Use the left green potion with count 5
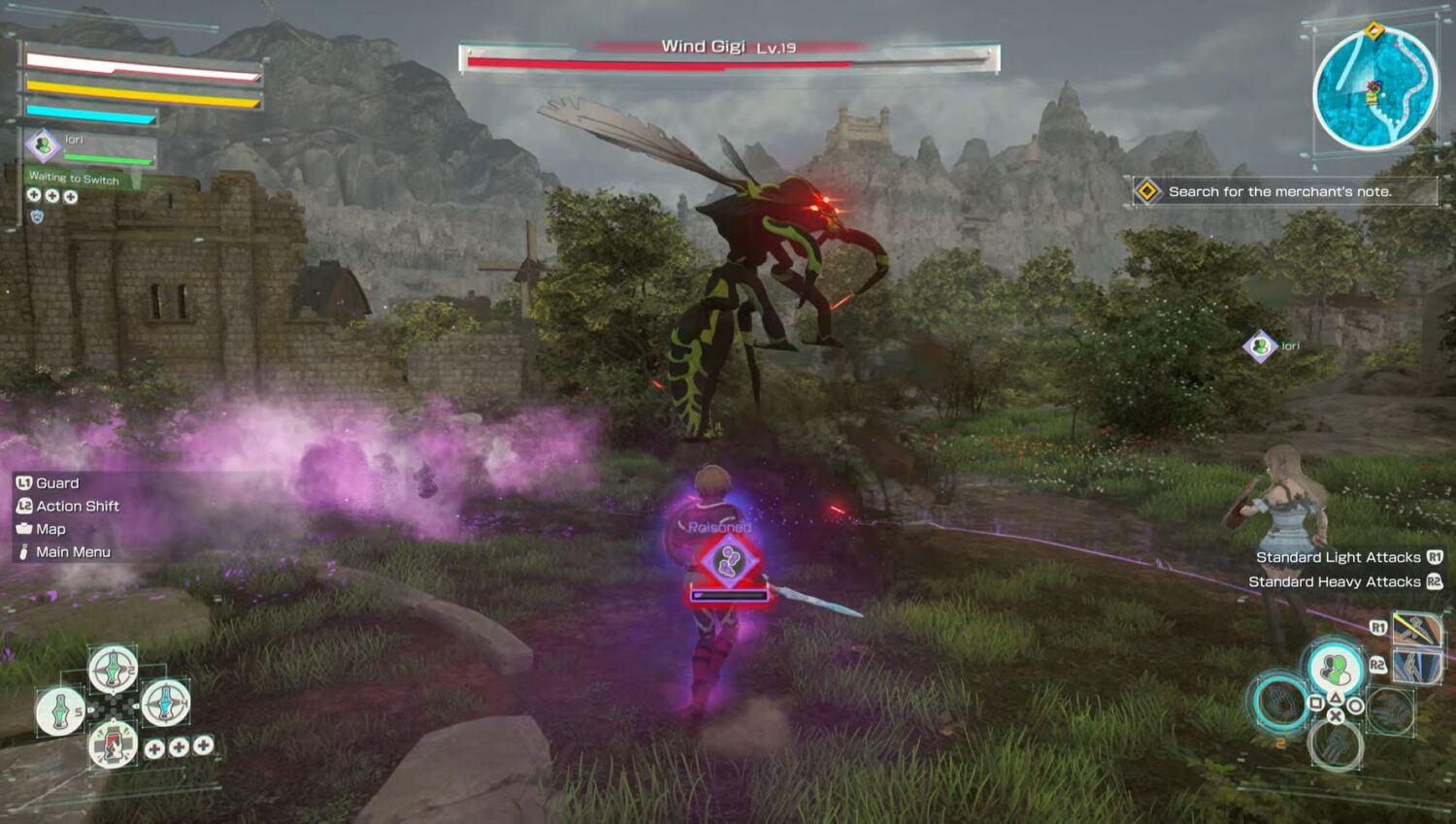The width and height of the screenshot is (1456, 824). [60, 710]
